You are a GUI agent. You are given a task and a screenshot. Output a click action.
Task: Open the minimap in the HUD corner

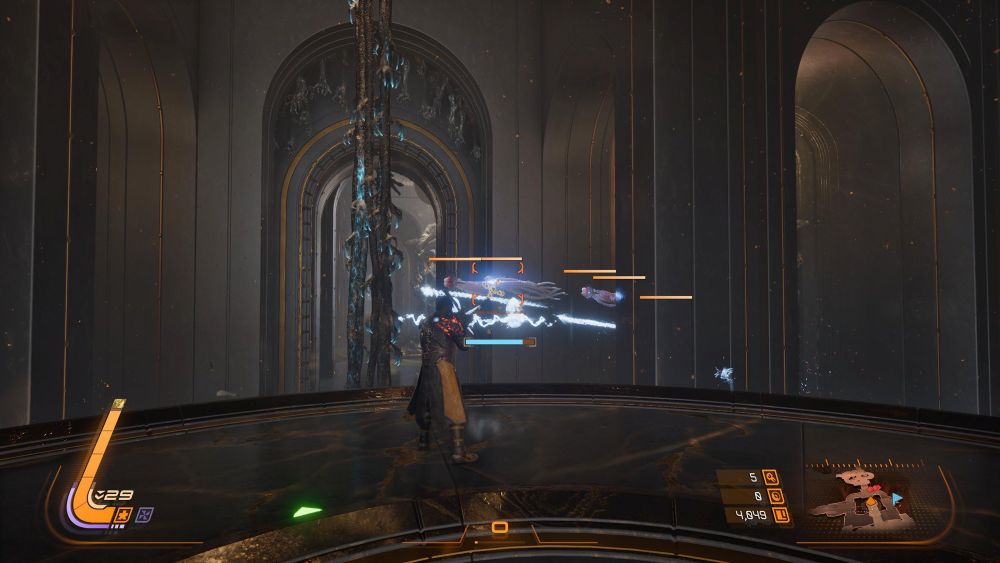(x=859, y=496)
